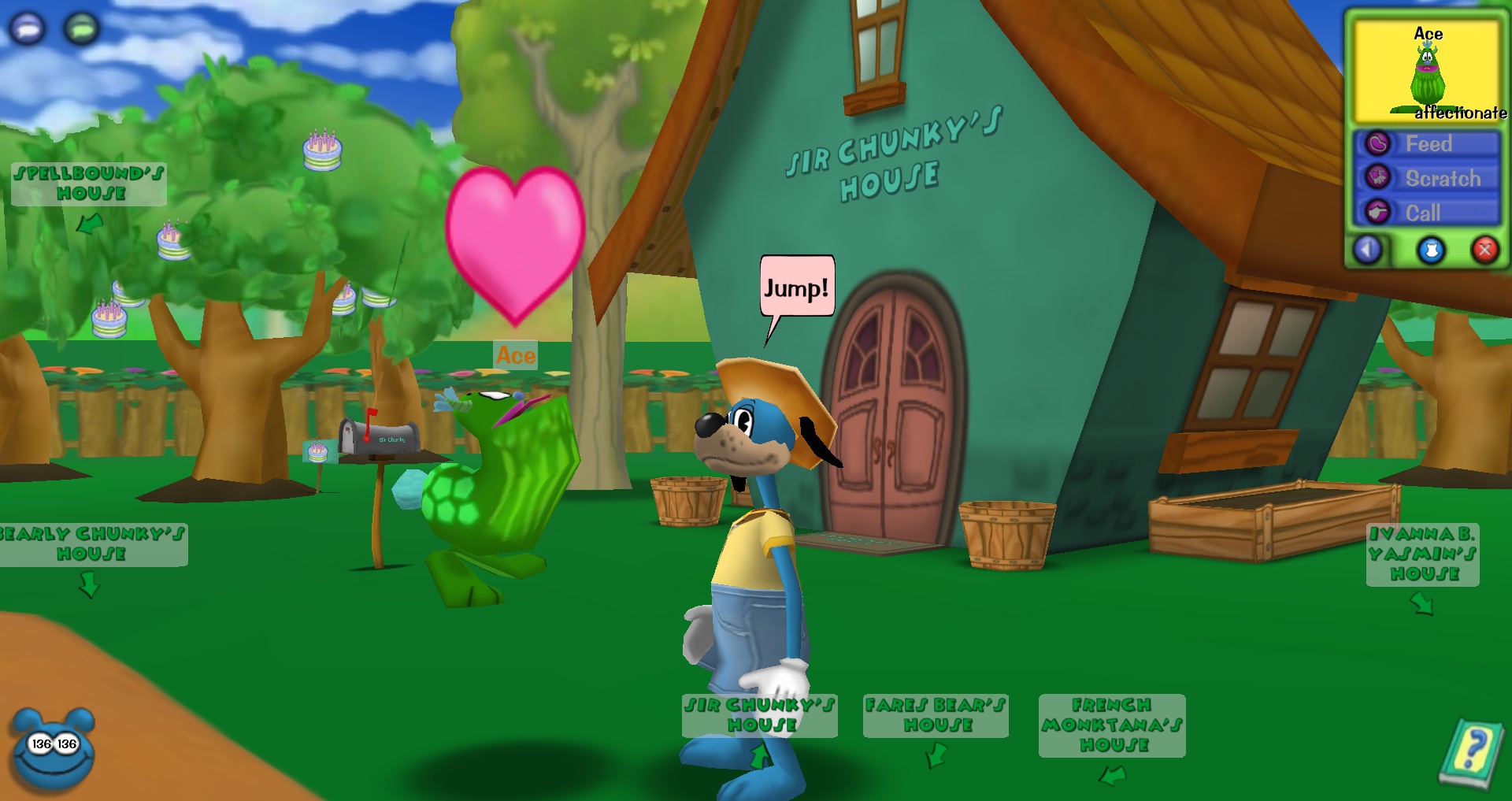The width and height of the screenshot is (1512, 801).
Task: Feed the pet Ace
Action: tap(1427, 144)
